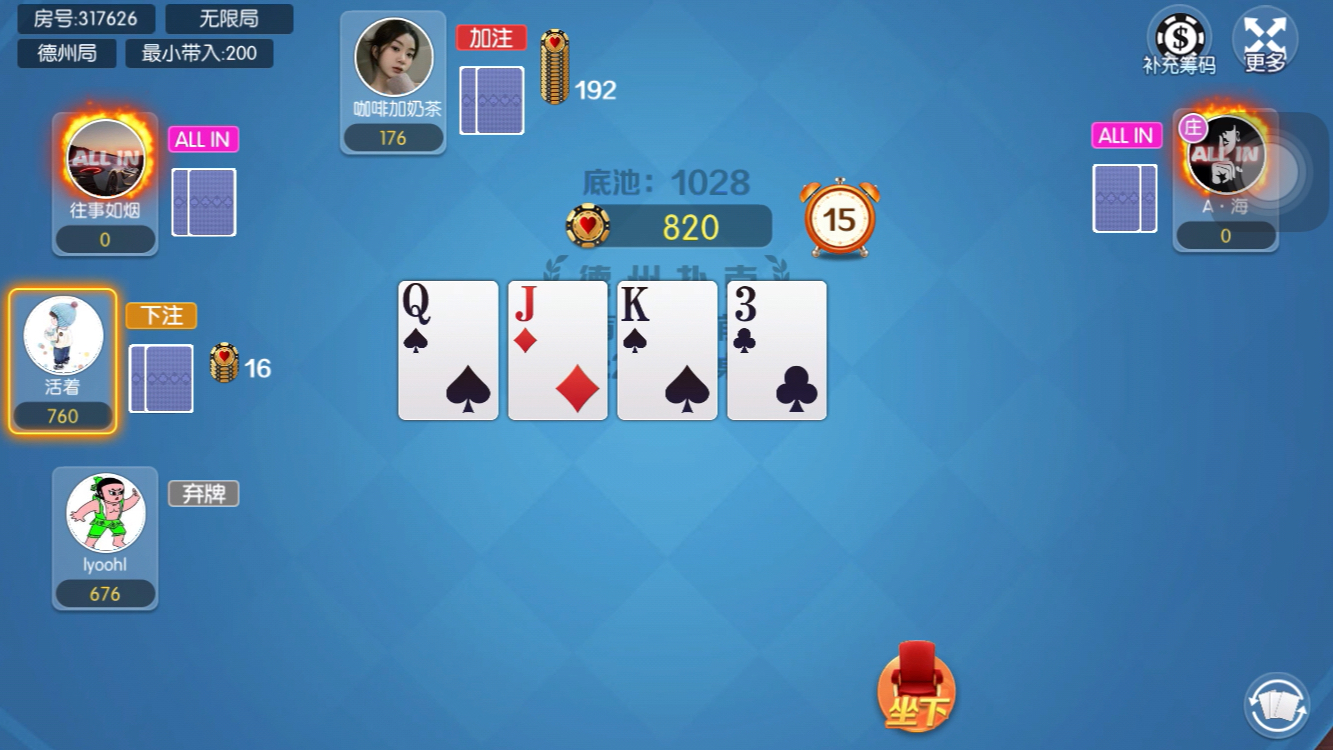Click the ALL IN tag beside 往事如烟
Viewport: 1333px width, 750px height.
click(202, 140)
